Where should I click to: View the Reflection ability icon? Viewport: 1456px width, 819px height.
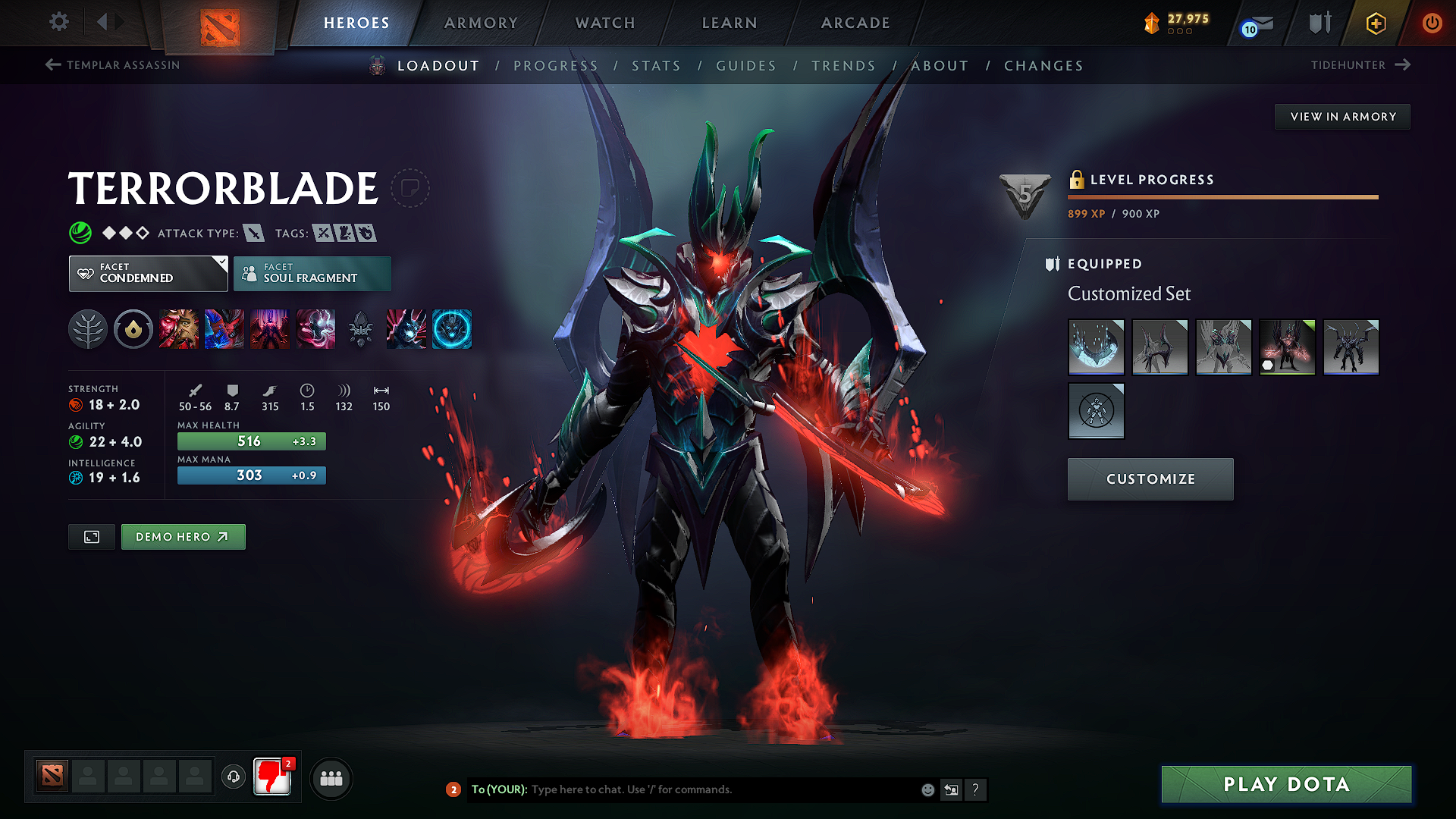[179, 329]
